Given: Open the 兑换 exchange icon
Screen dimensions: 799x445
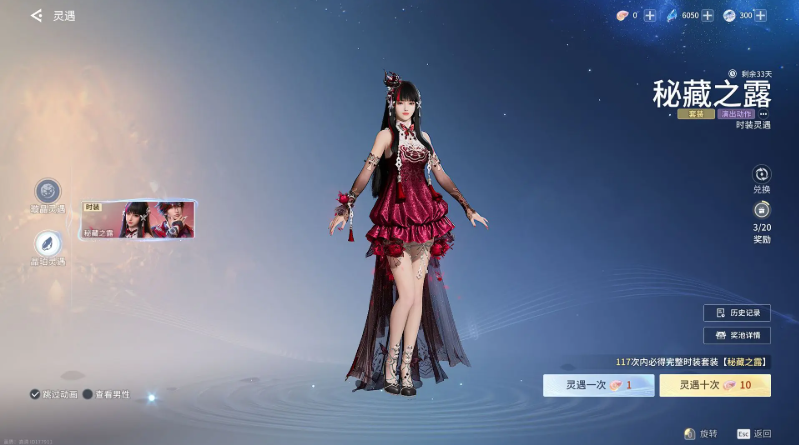Looking at the screenshot, I should tap(761, 175).
